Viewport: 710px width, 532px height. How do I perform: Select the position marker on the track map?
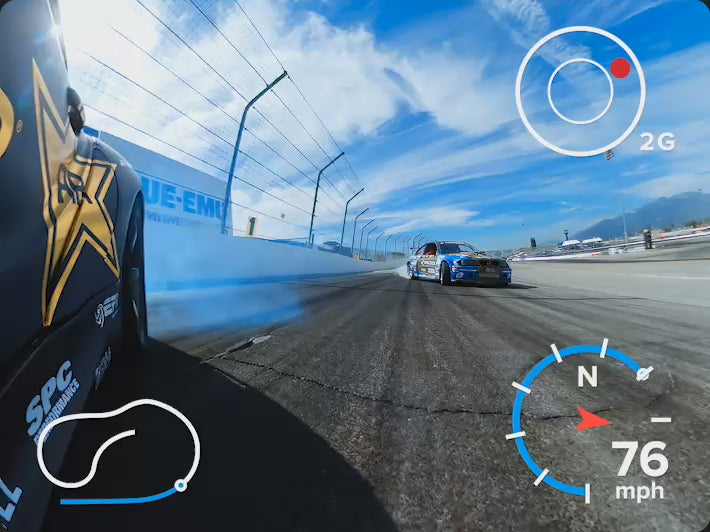click(180, 486)
